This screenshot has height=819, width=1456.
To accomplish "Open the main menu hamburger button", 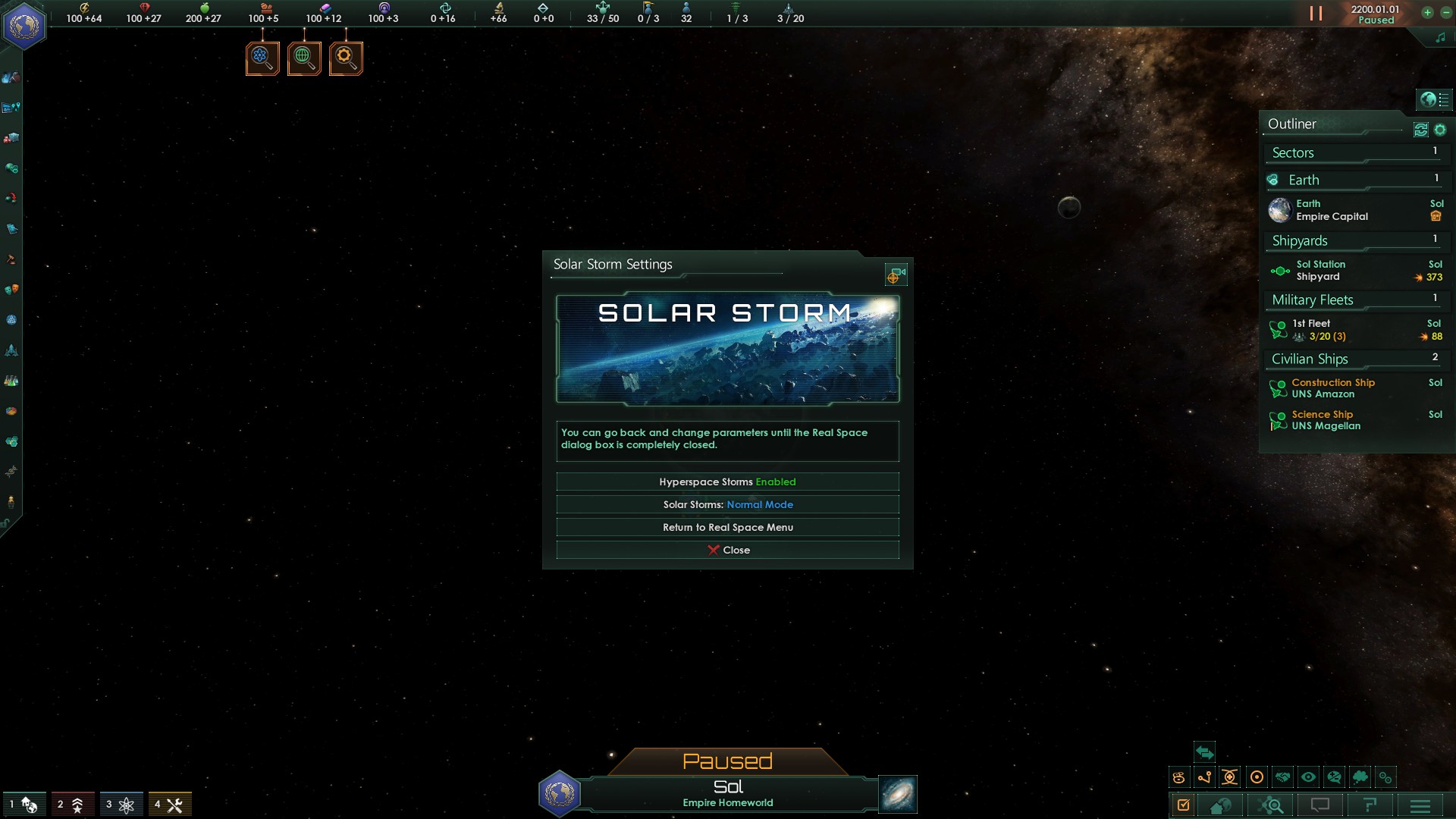I will pos(1420,805).
